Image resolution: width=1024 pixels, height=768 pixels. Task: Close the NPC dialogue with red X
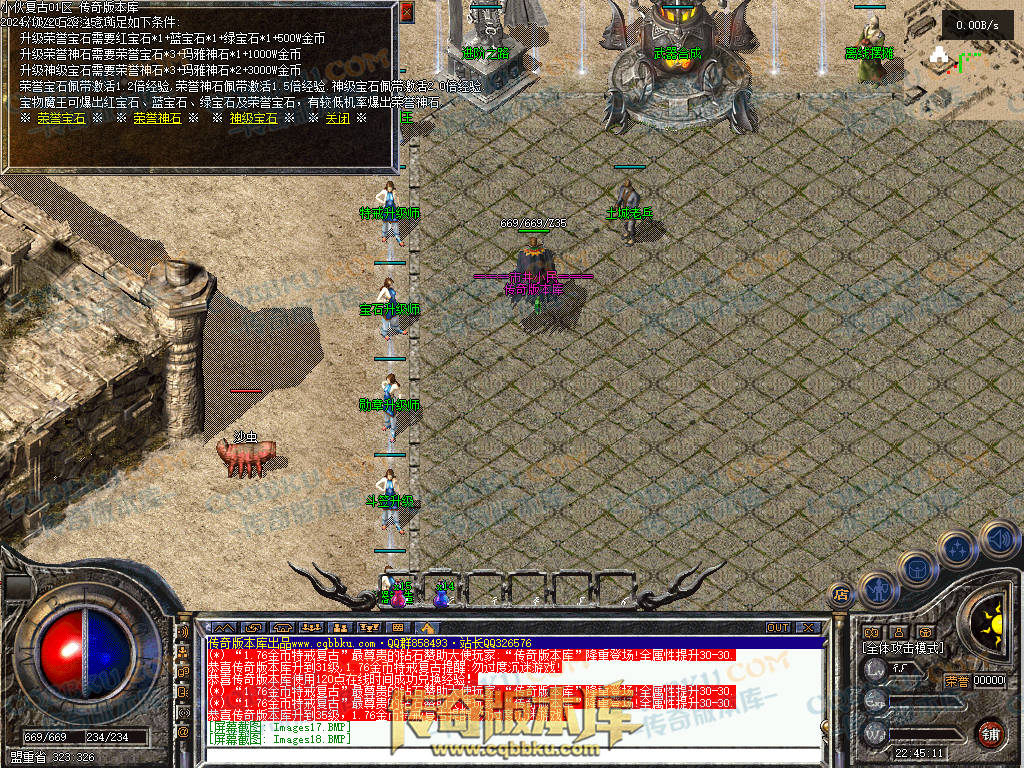tap(406, 12)
